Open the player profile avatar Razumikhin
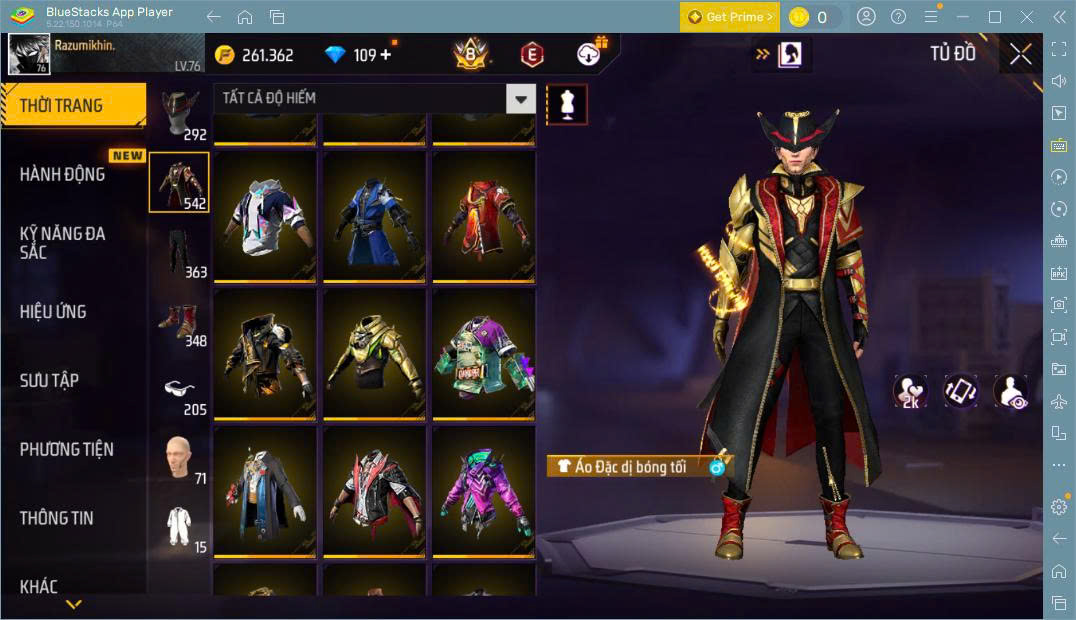This screenshot has height=620, width=1076. 29,54
